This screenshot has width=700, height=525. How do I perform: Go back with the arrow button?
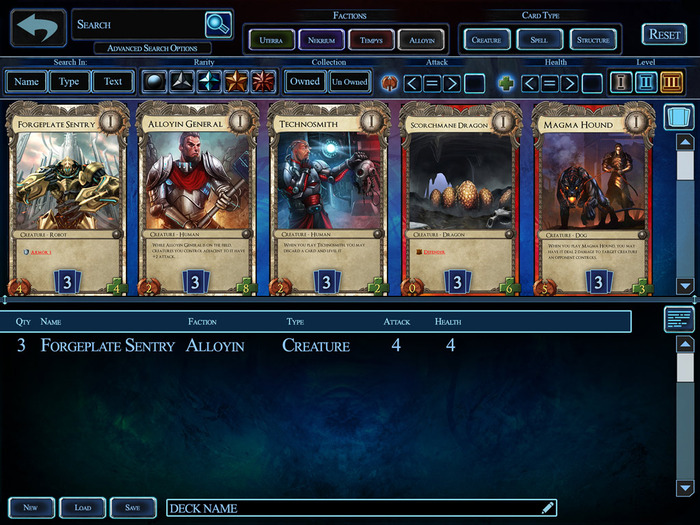37,28
